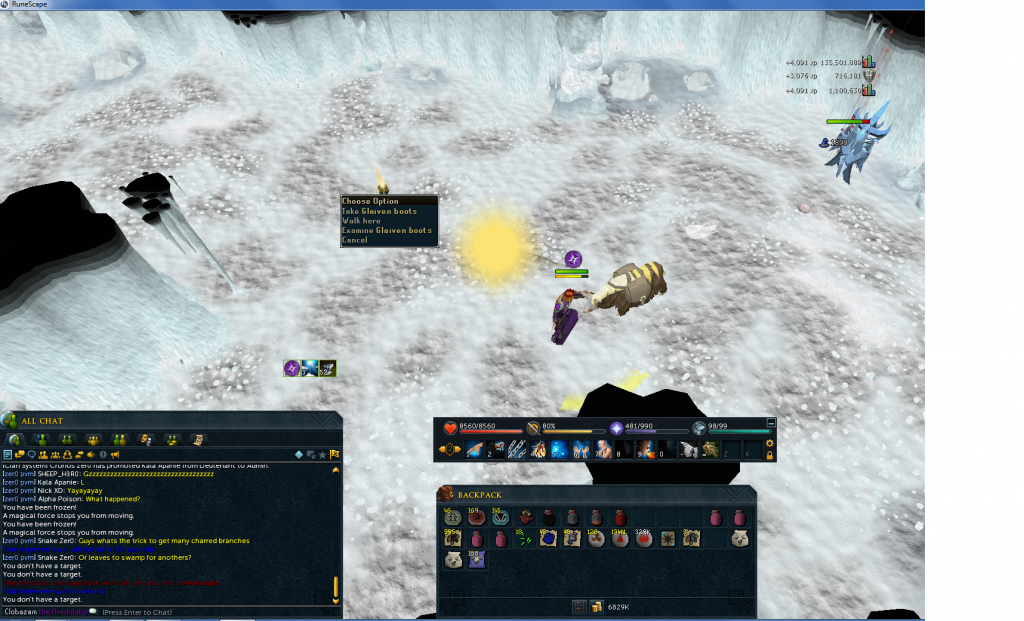Click the flag icon in the chat window
This screenshot has width=1024, height=621.
[335, 455]
